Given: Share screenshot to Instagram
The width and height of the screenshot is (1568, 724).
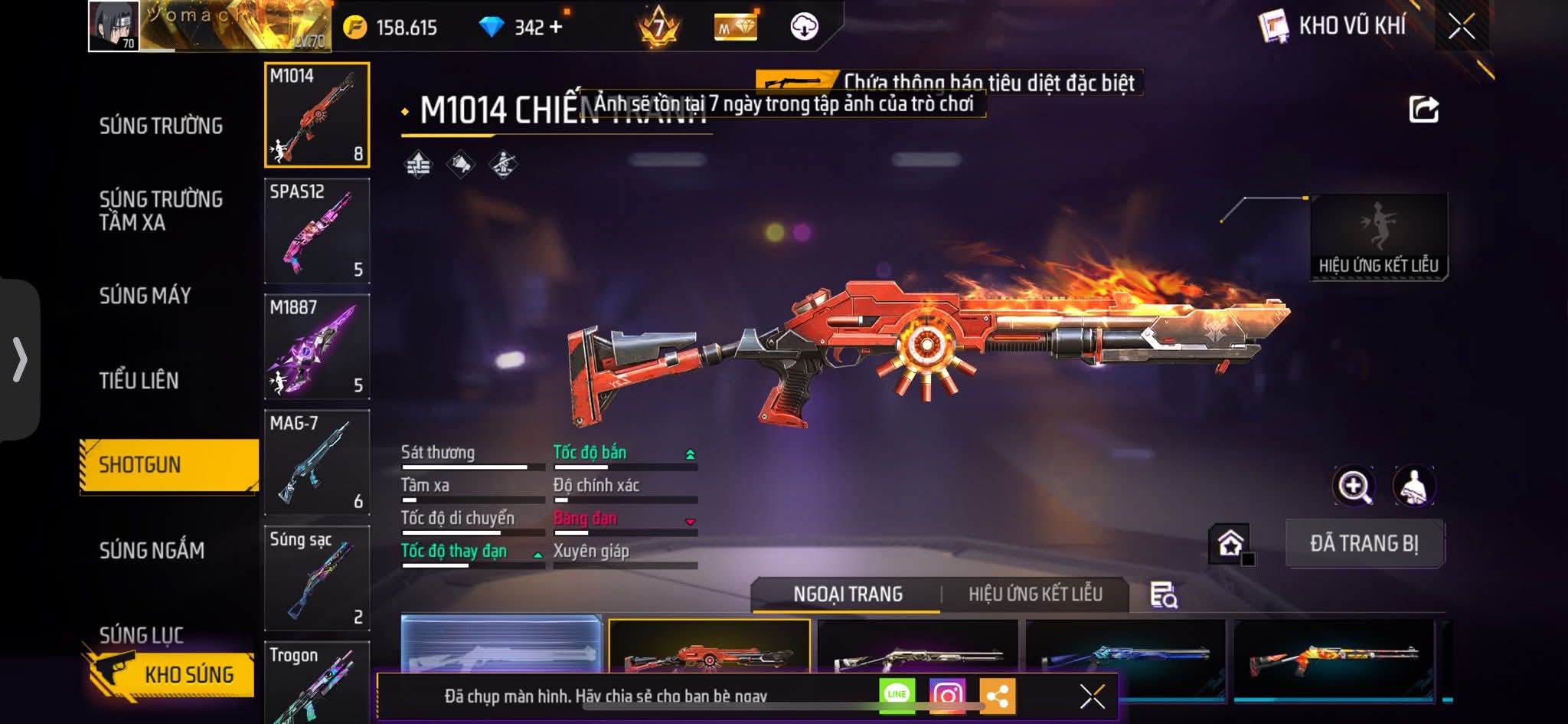Looking at the screenshot, I should 947,696.
